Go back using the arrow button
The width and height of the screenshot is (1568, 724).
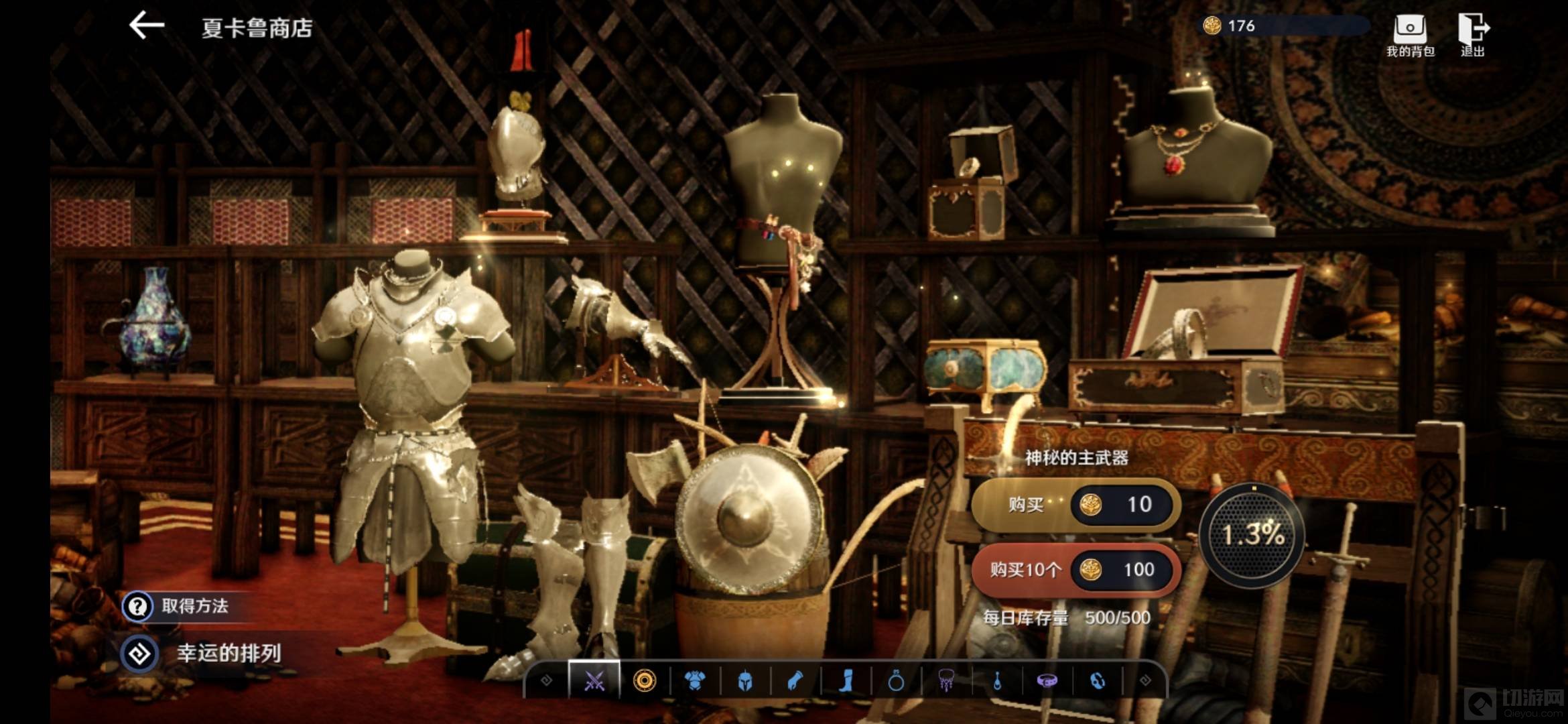click(147, 27)
